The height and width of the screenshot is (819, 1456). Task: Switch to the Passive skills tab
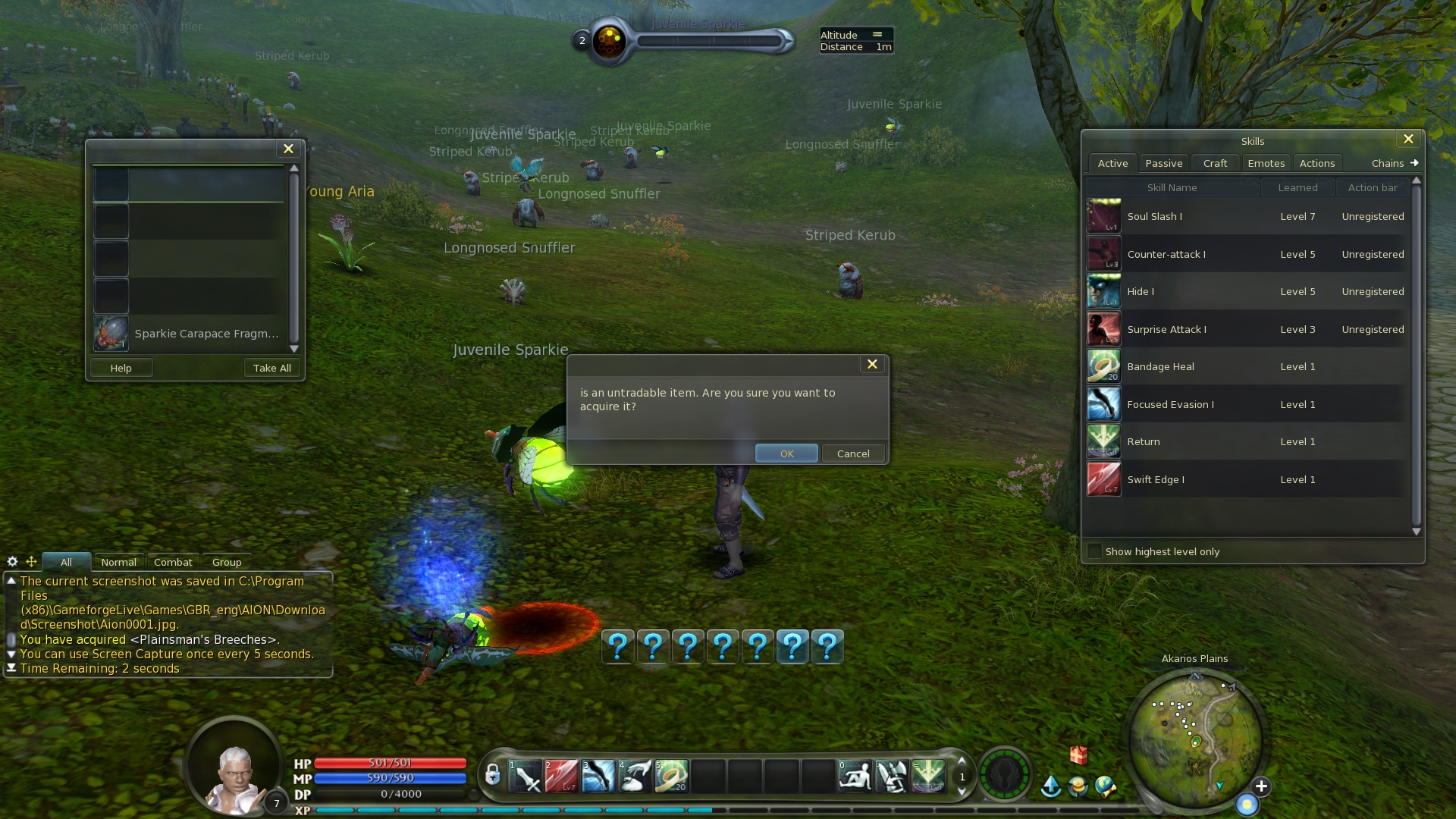coord(1163,163)
